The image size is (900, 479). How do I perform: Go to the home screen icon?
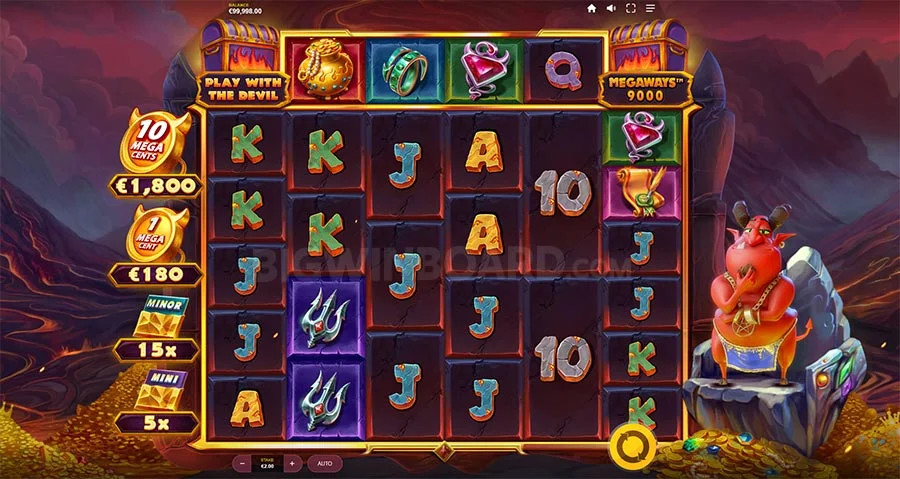(591, 8)
